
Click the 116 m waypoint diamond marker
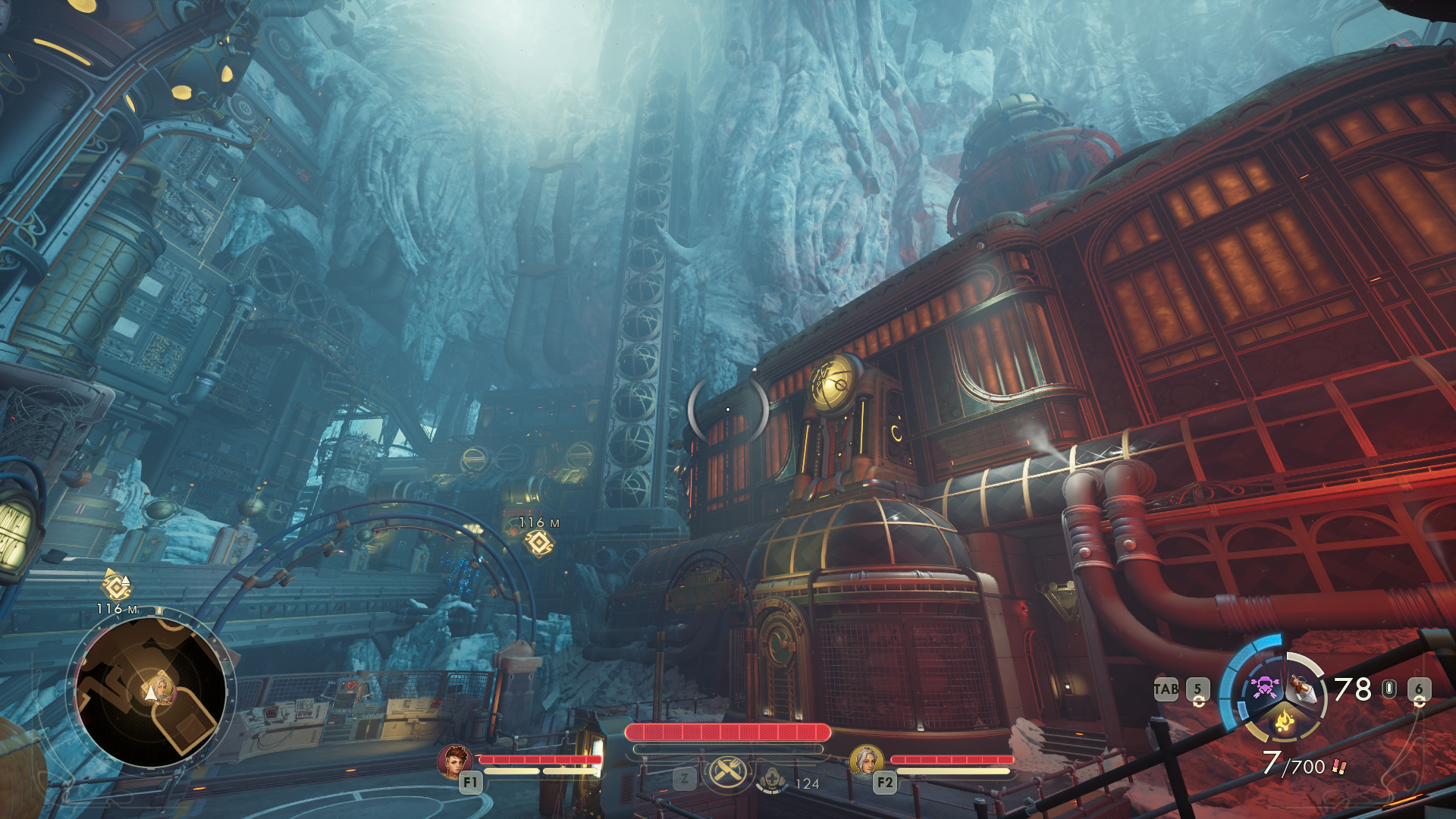[539, 543]
